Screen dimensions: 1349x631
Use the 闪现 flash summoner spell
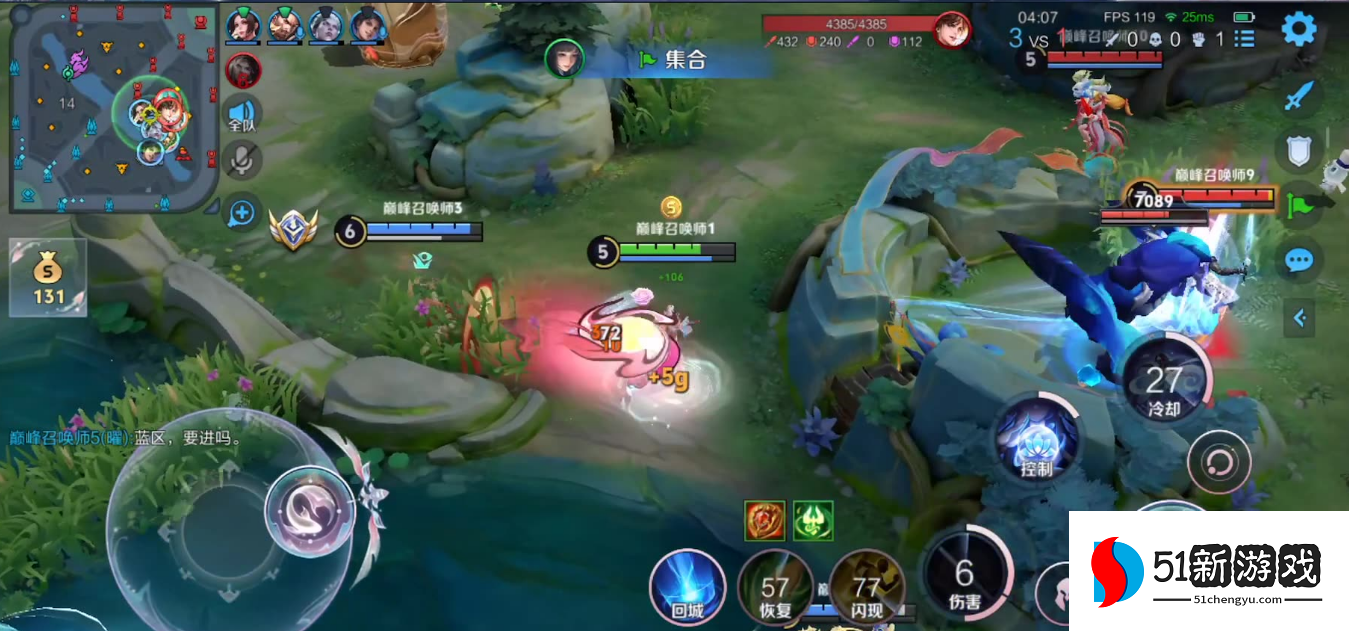coord(867,588)
